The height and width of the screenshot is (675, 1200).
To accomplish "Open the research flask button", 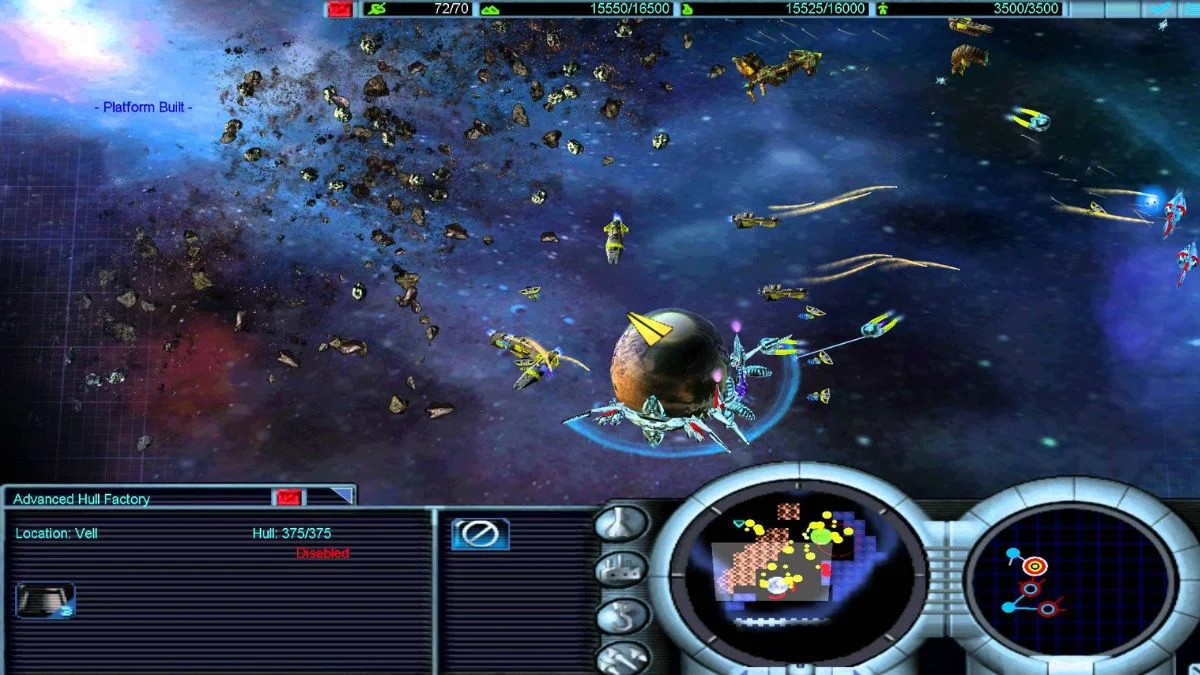I will pos(621,524).
